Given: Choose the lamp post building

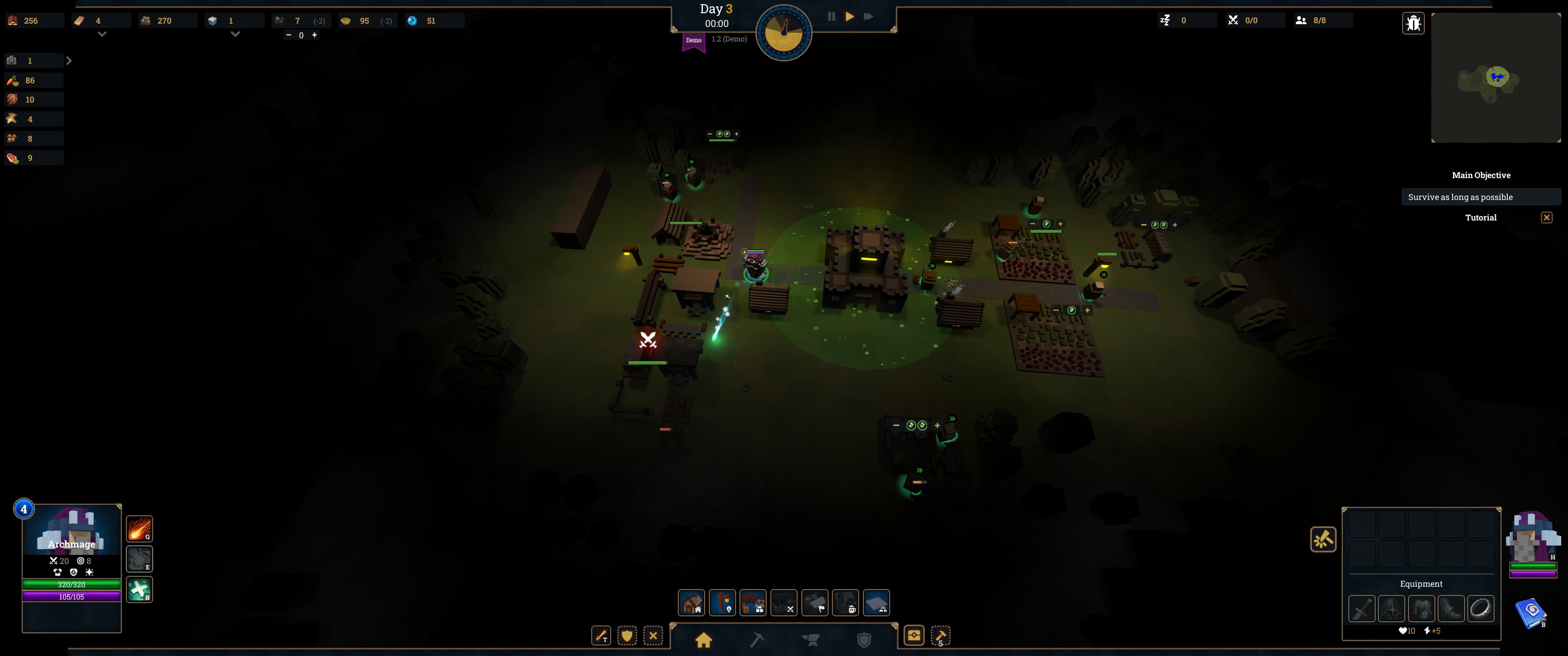Looking at the screenshot, I should [722, 602].
